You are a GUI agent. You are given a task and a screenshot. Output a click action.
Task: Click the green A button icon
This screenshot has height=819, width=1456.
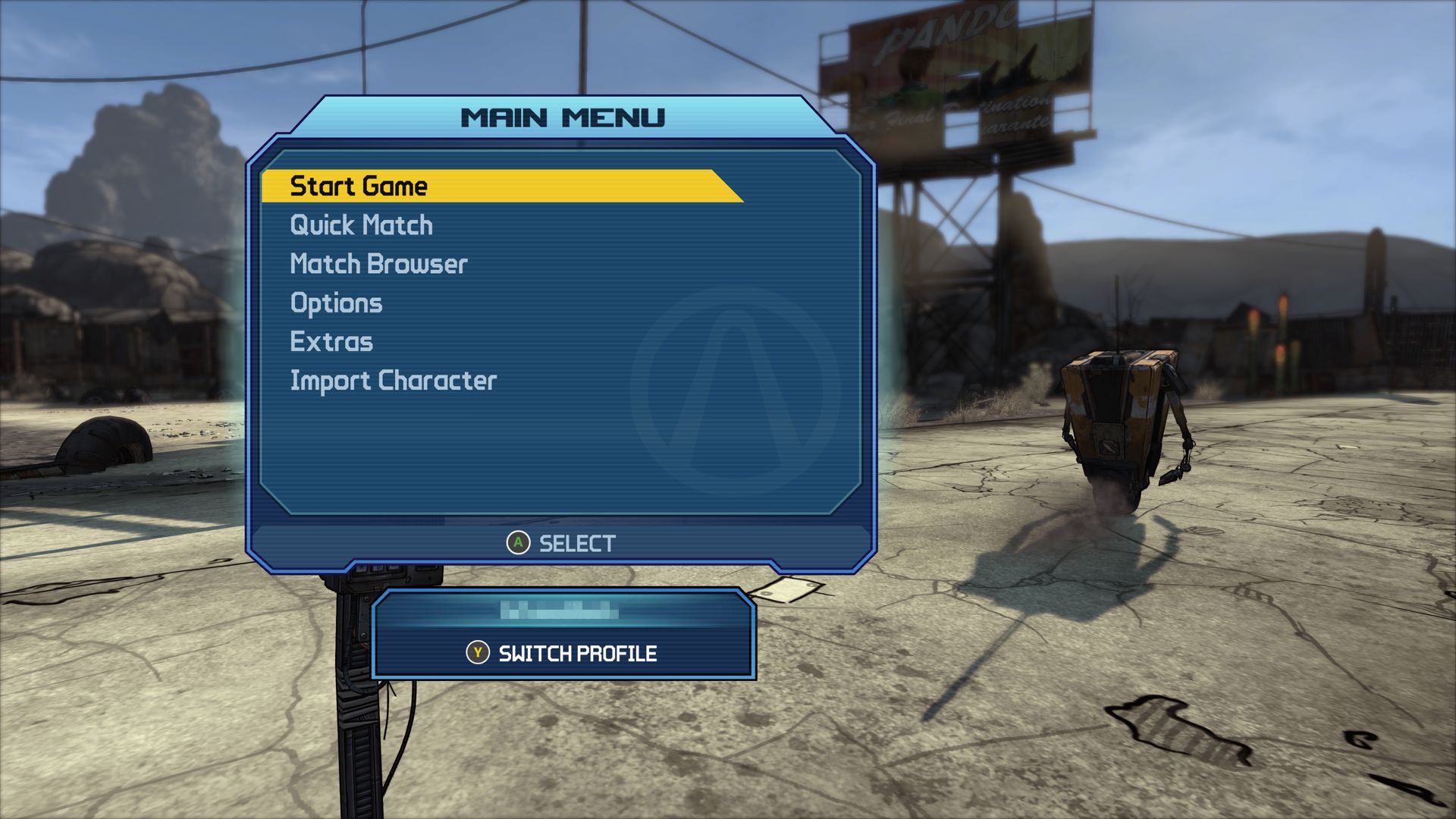coord(517,542)
